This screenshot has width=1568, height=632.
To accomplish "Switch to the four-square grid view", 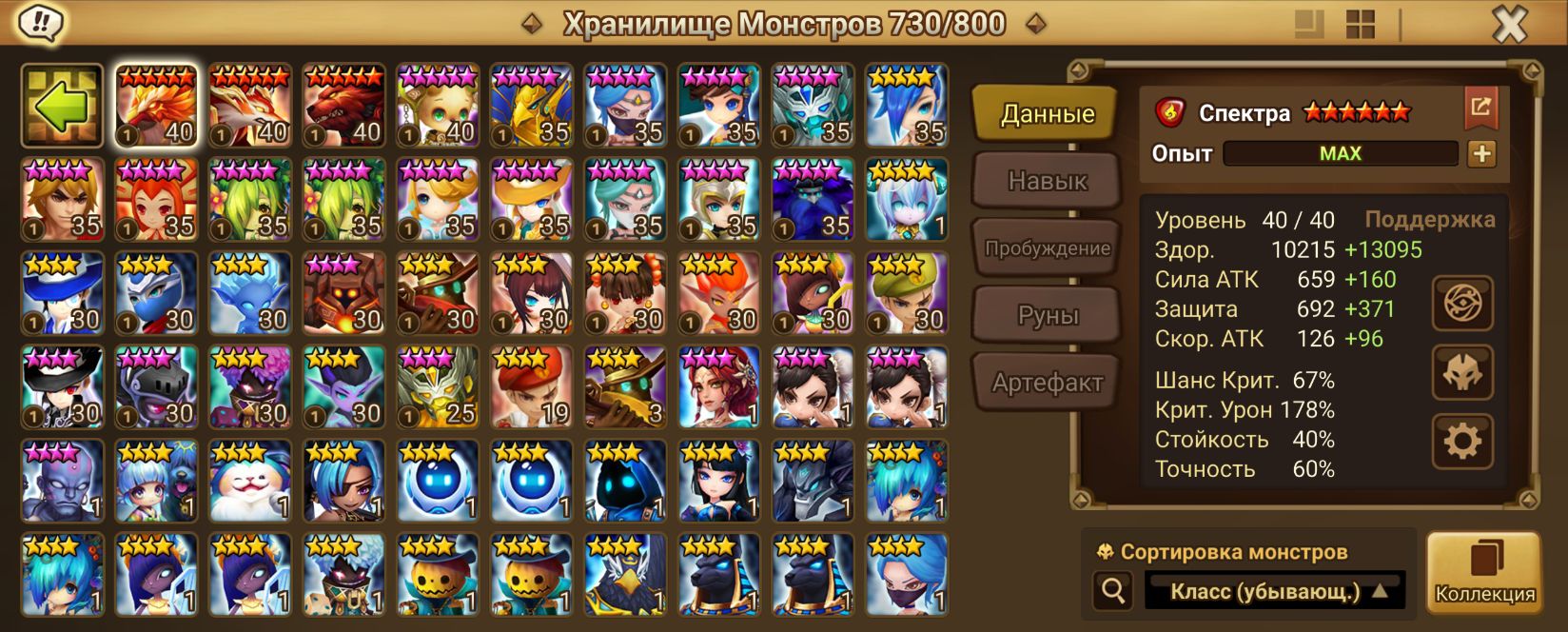I will click(1361, 25).
